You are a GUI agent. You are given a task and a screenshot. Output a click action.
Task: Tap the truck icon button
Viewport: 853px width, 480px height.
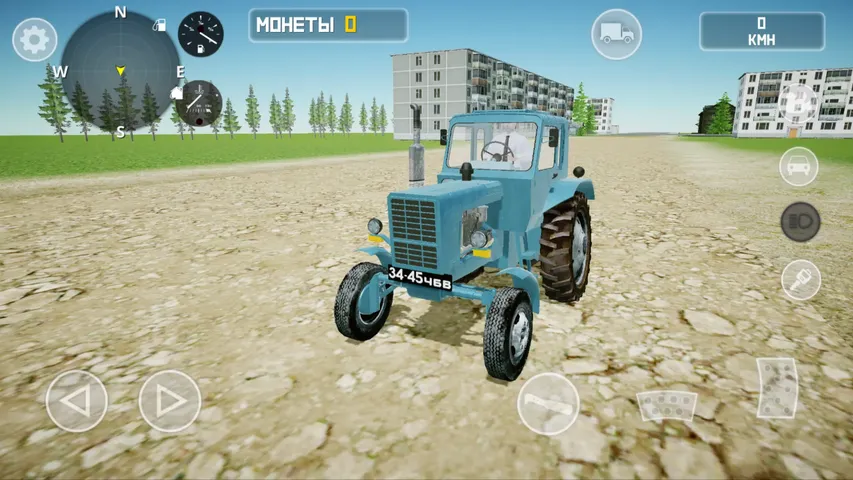pos(616,34)
